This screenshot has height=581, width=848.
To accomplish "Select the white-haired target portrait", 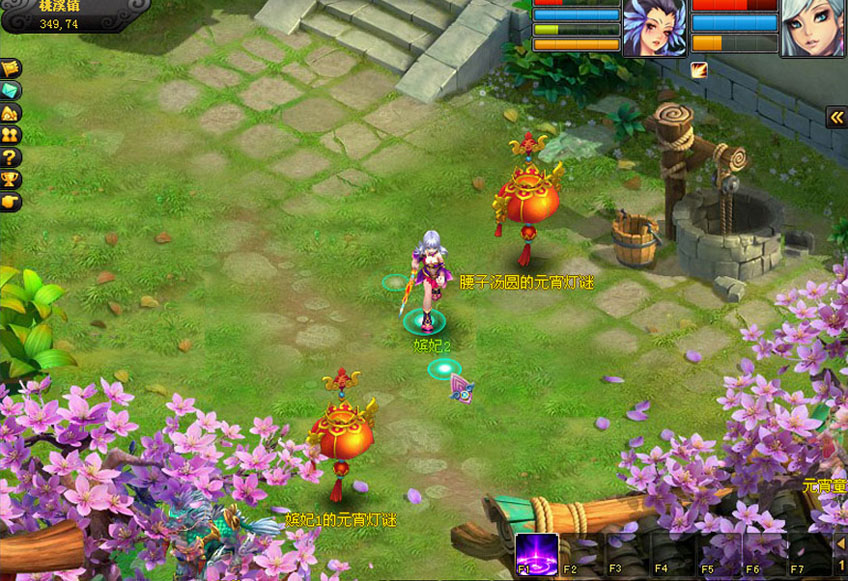I will 812,27.
